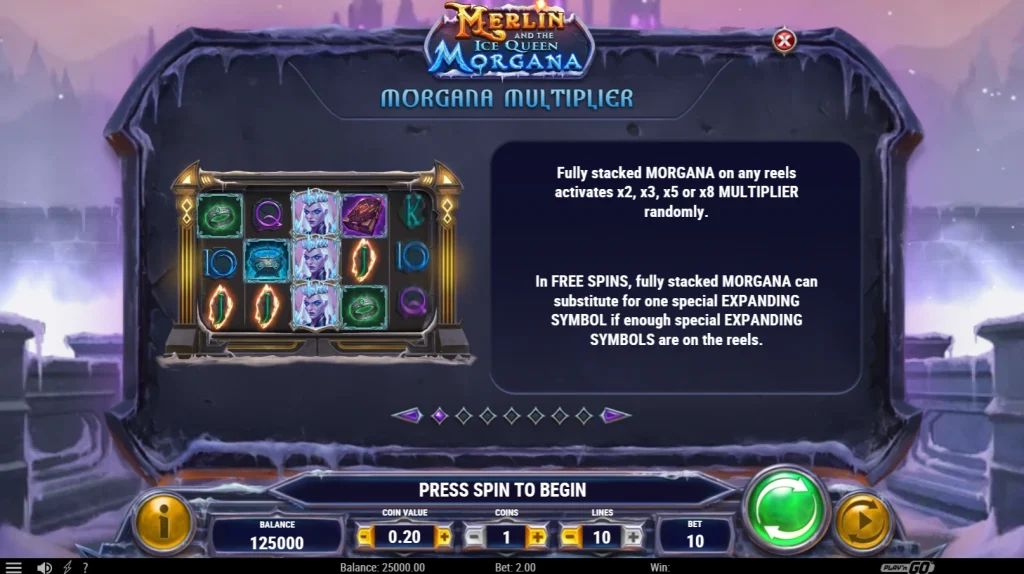Toggle the lightning bolt fast play

tap(67, 567)
